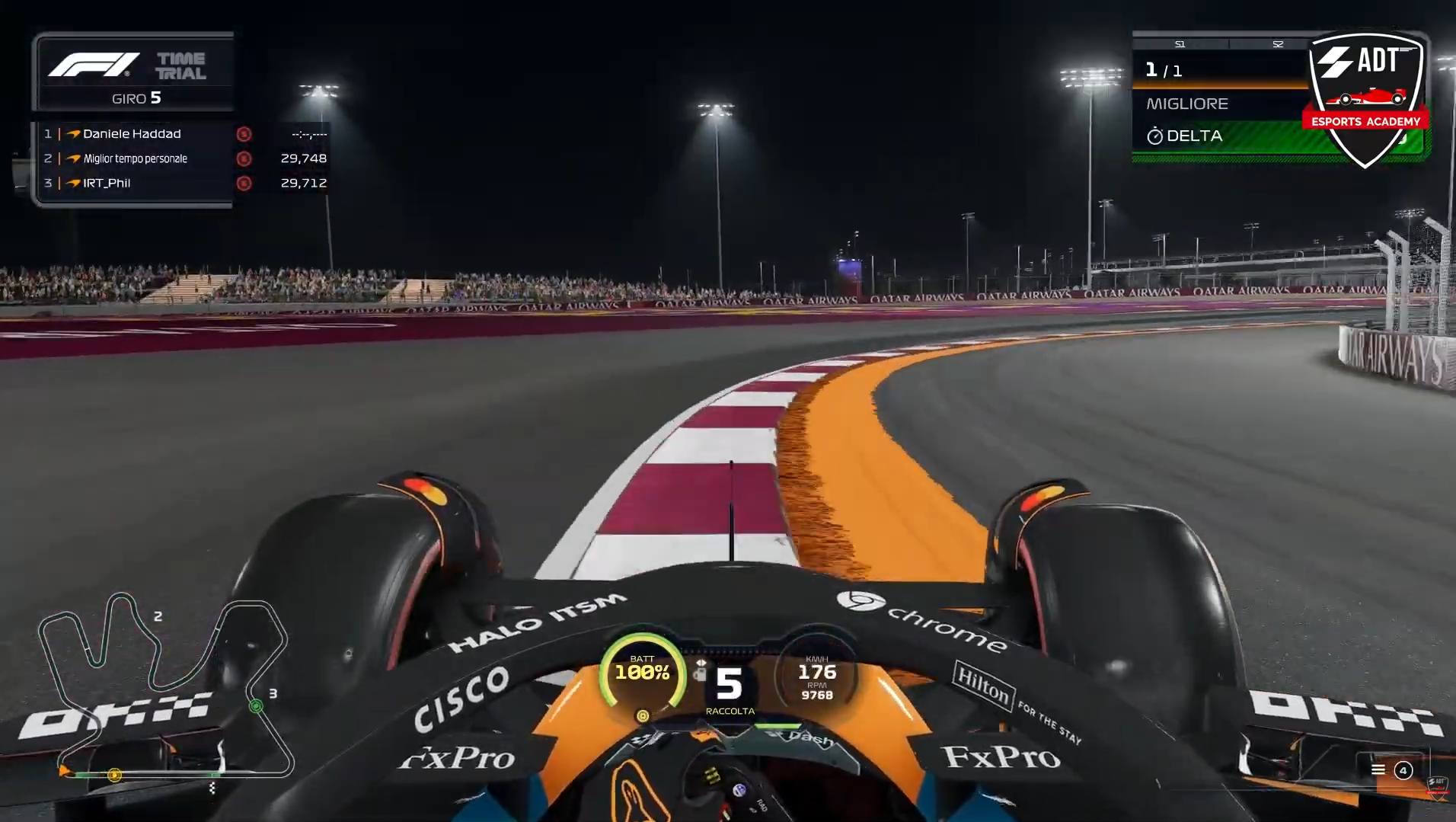The width and height of the screenshot is (1456, 822).
Task: Select the McLaren arrow icon beside Daniele Haddad
Action: point(72,133)
